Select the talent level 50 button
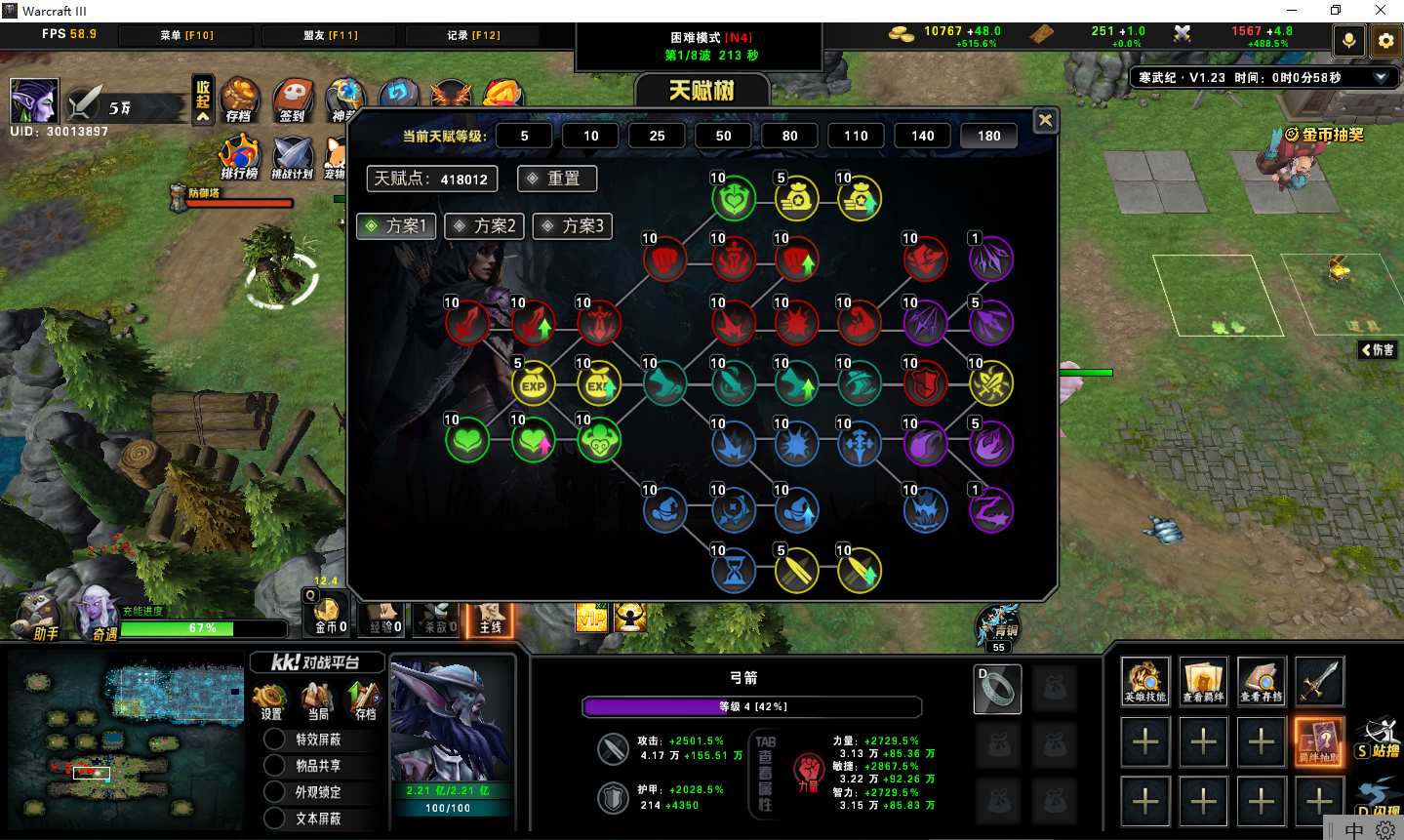 pos(723,136)
